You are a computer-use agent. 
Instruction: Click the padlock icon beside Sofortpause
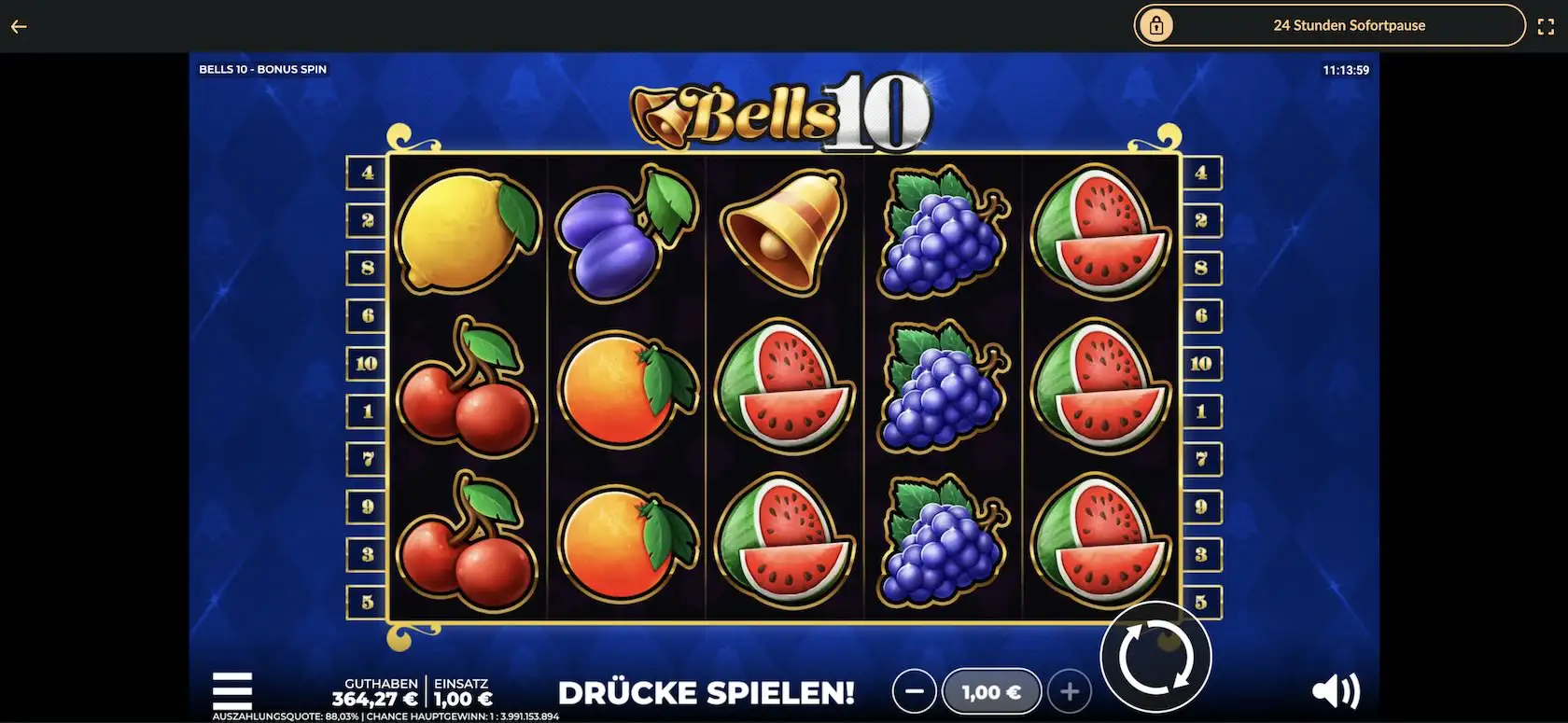(1157, 25)
